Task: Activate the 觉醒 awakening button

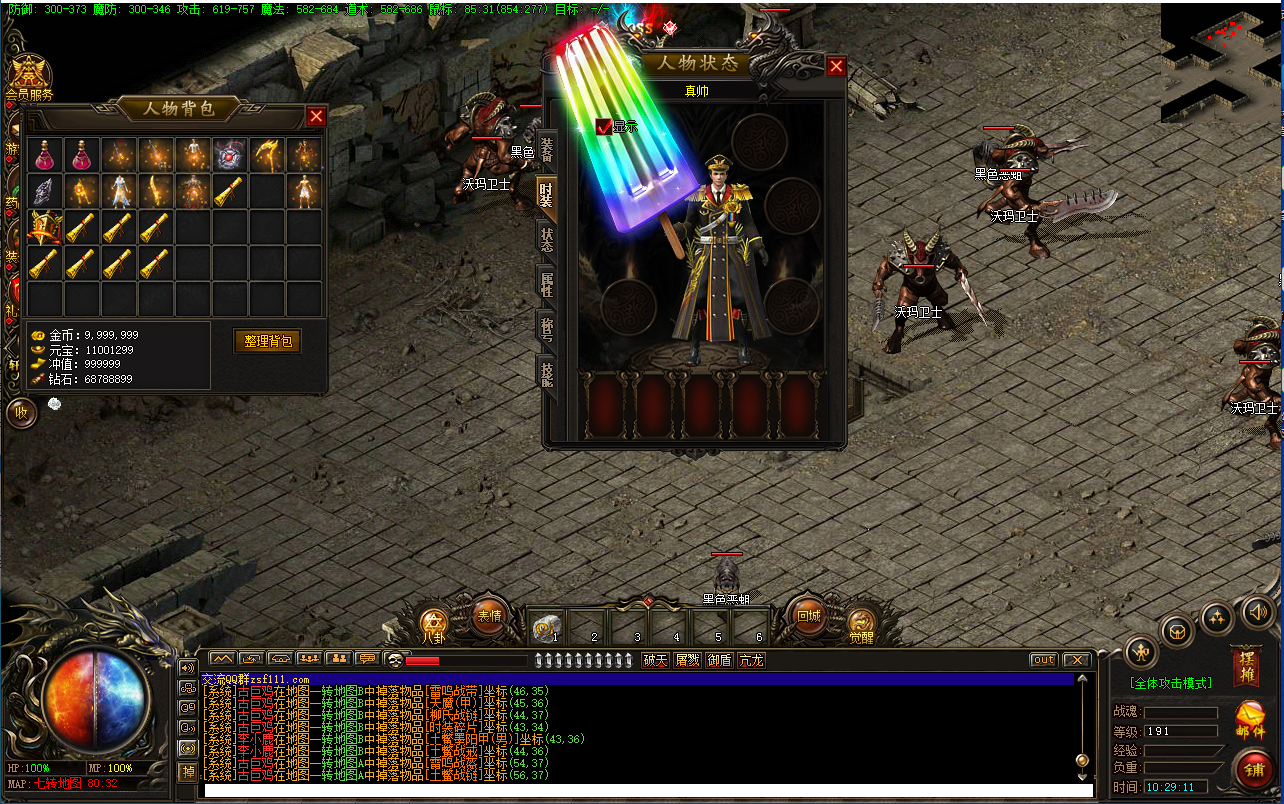Action: click(861, 623)
